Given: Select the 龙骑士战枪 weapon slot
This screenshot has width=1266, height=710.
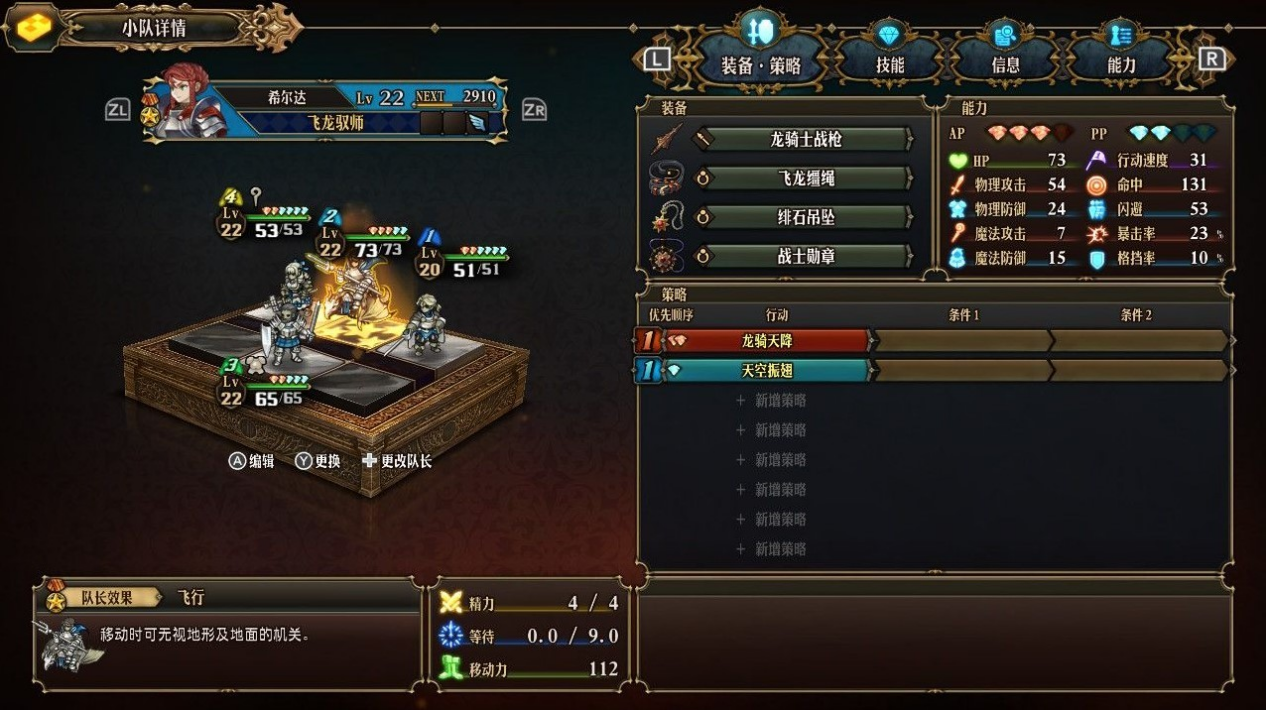Looking at the screenshot, I should (x=805, y=139).
